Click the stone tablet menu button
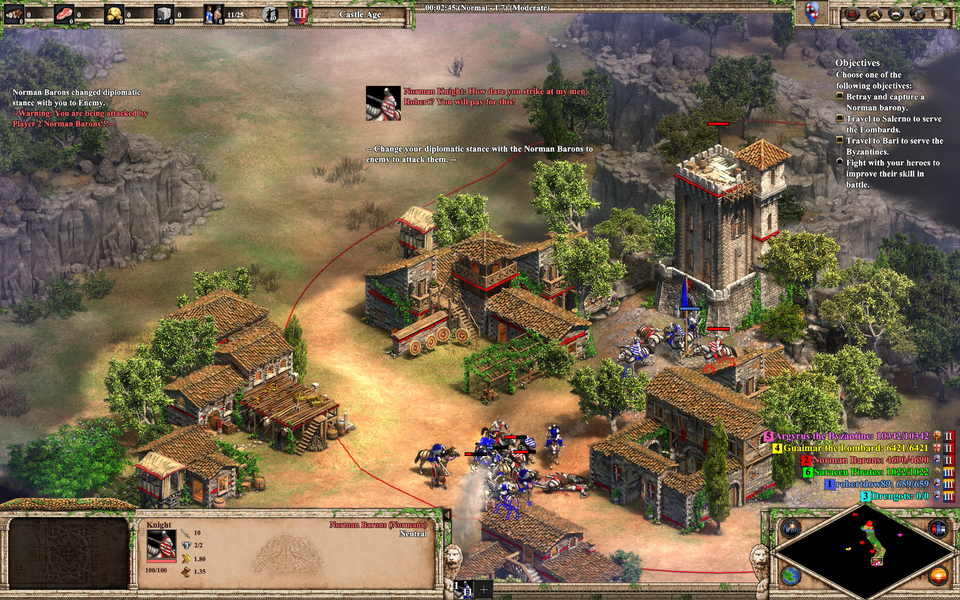Viewport: 960px width, 600px height. click(x=938, y=14)
